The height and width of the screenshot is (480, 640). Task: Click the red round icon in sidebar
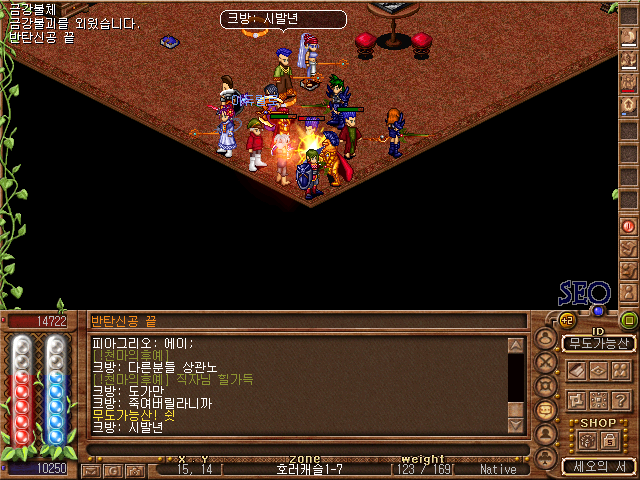pos(628,227)
